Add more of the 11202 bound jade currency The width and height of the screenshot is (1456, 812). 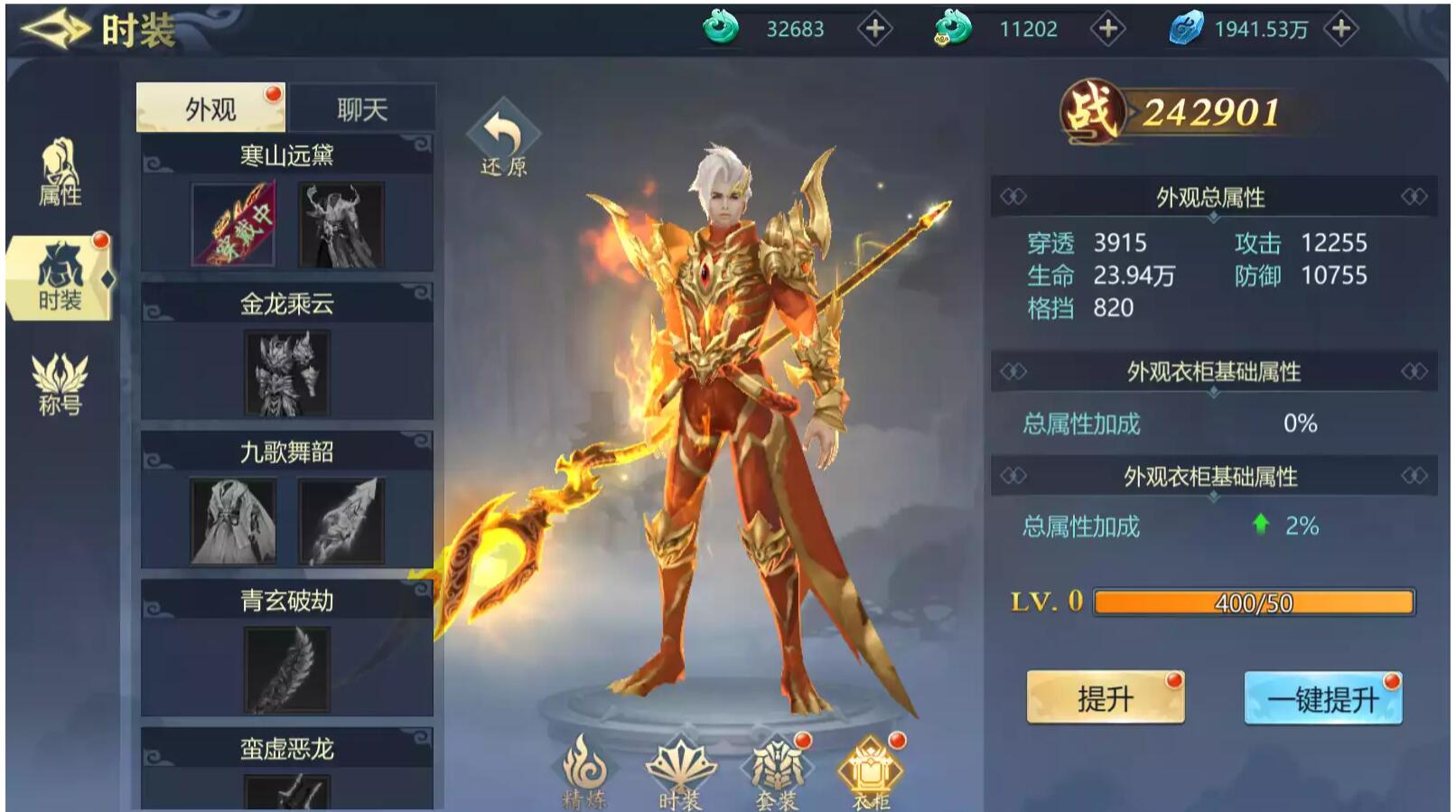pos(1107,30)
